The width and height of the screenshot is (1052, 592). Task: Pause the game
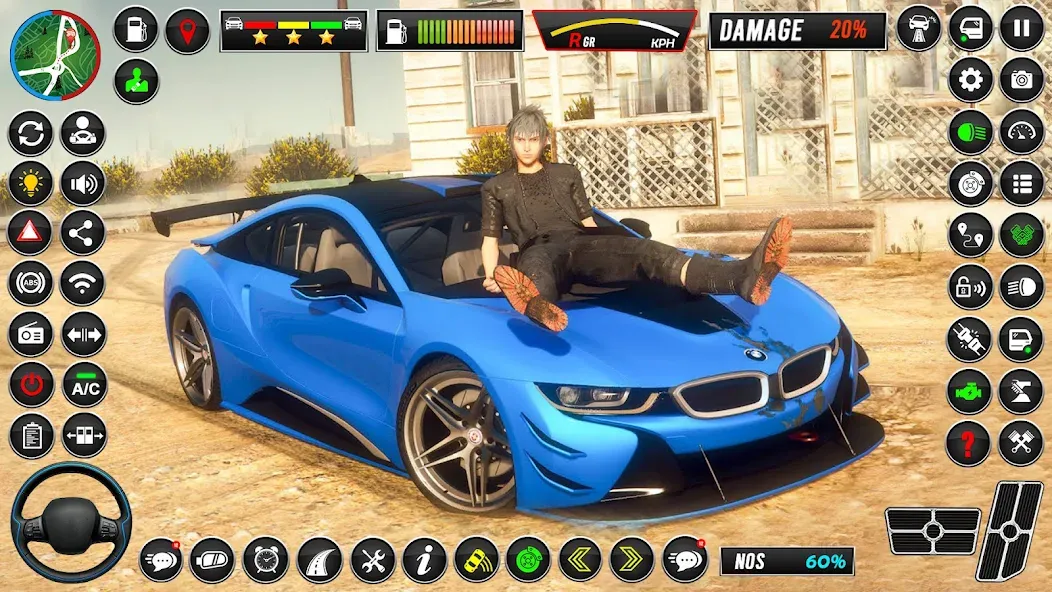(1021, 28)
